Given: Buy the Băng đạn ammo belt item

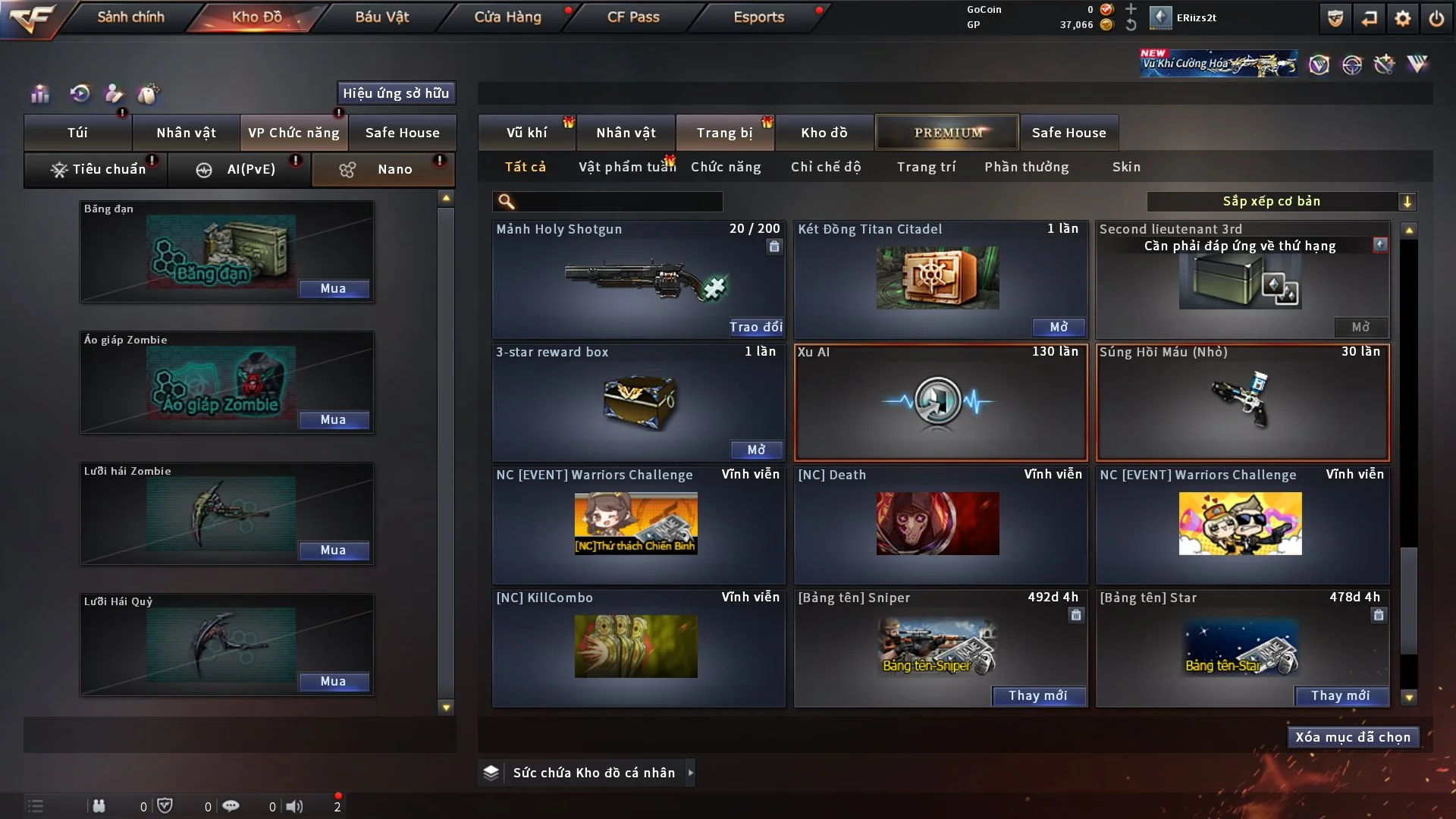Looking at the screenshot, I should [x=333, y=289].
